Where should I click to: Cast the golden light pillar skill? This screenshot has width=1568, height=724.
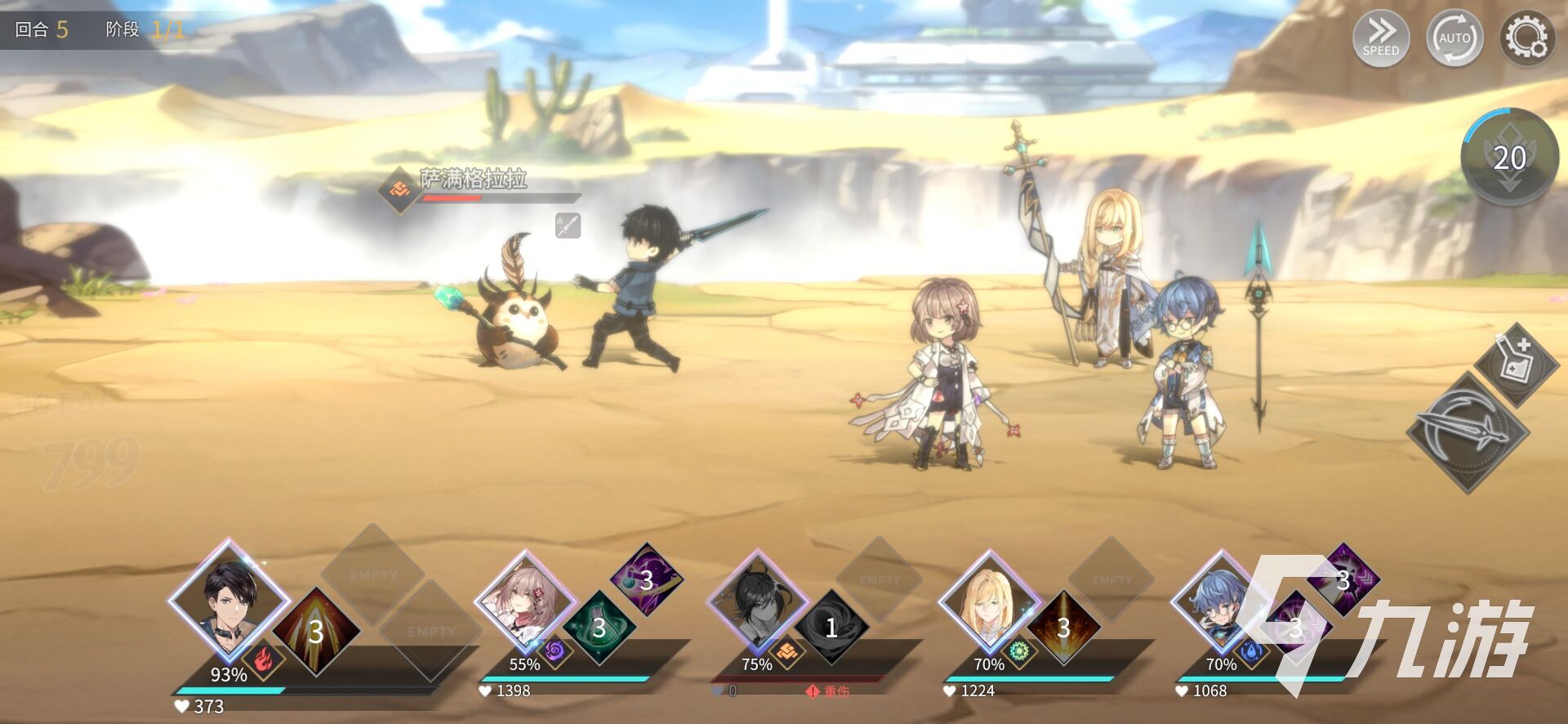pos(1062,628)
